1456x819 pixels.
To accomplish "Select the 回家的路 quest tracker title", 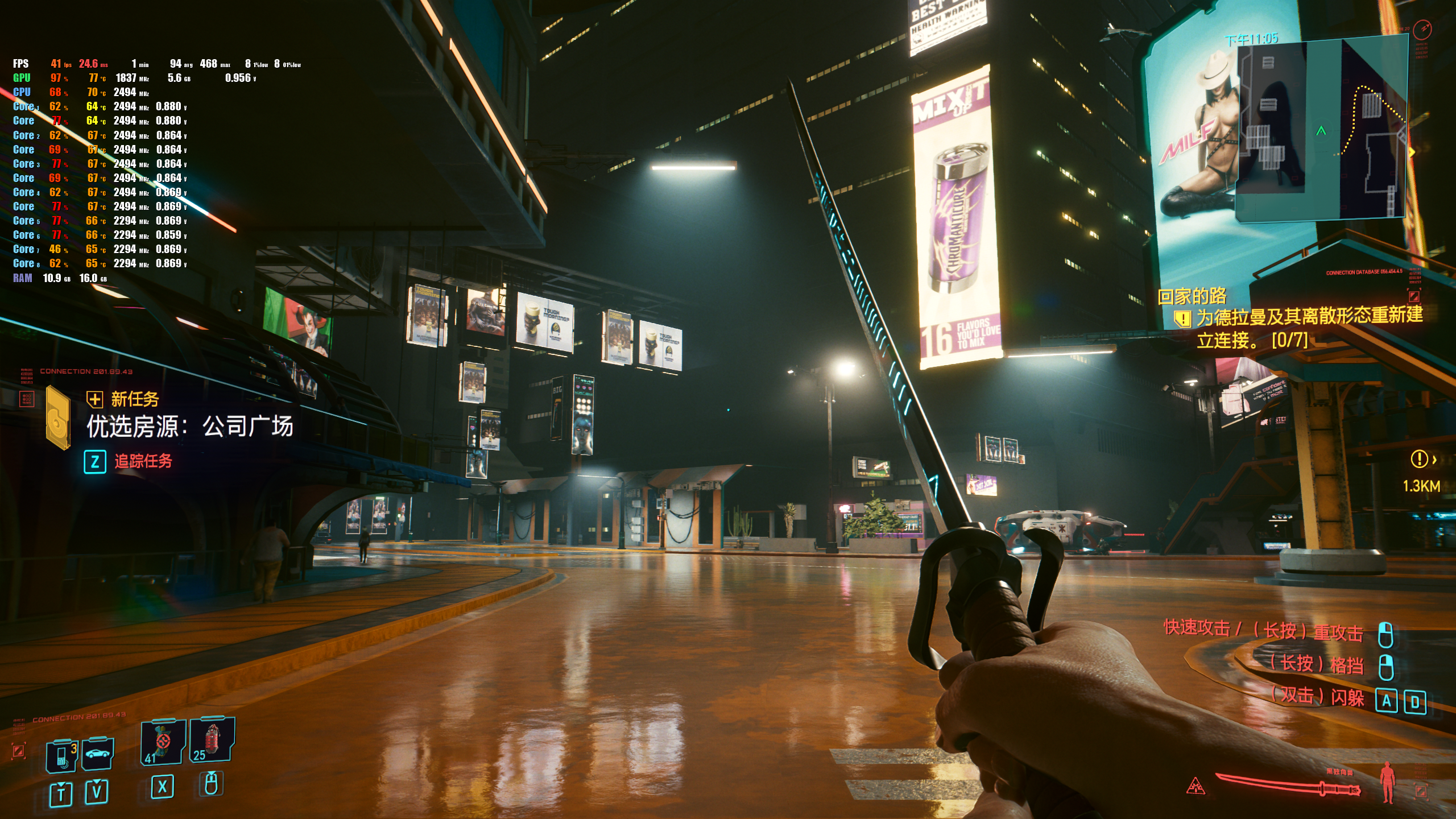I will (1192, 296).
